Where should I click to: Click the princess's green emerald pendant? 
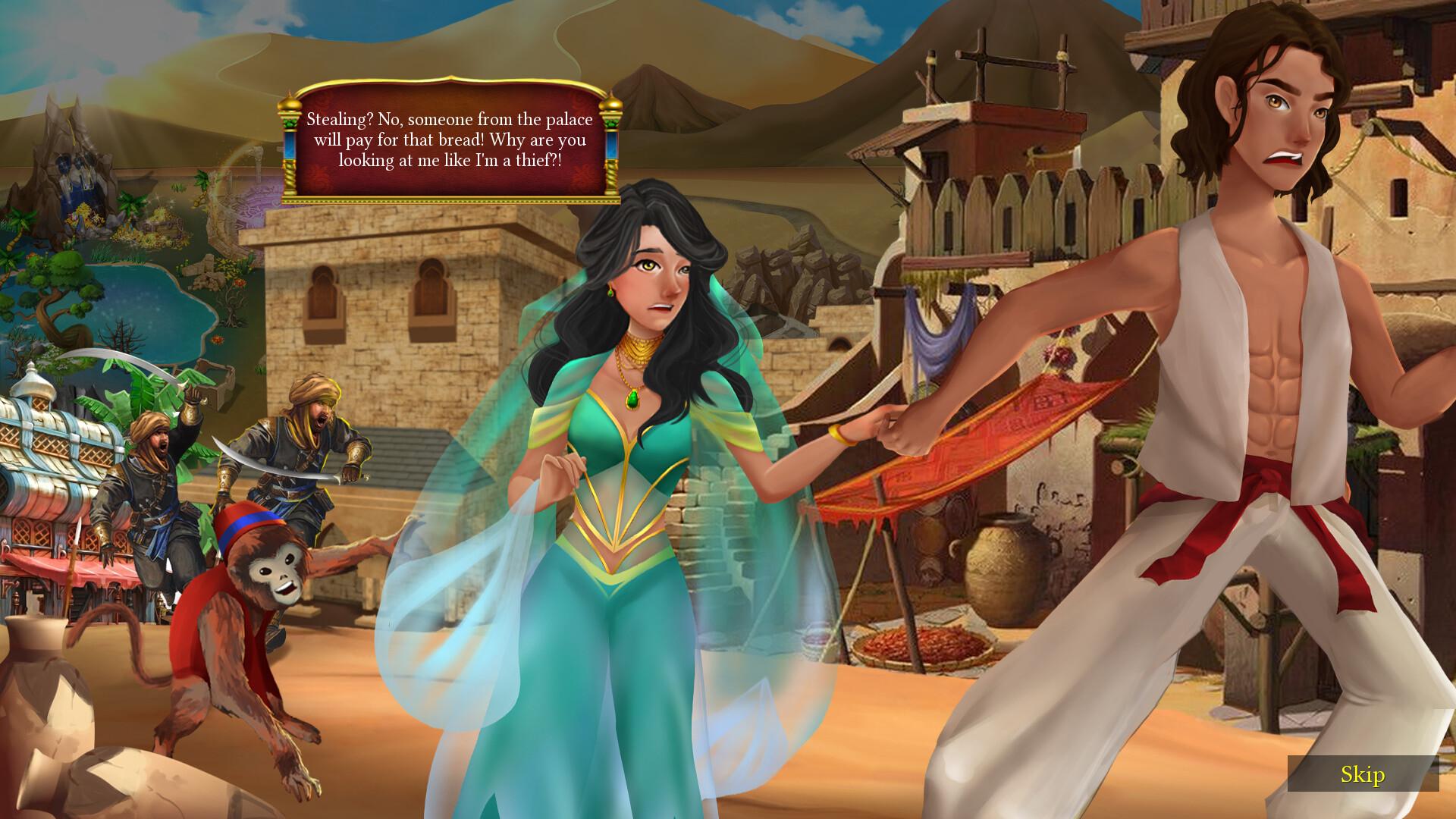pyautogui.click(x=632, y=400)
